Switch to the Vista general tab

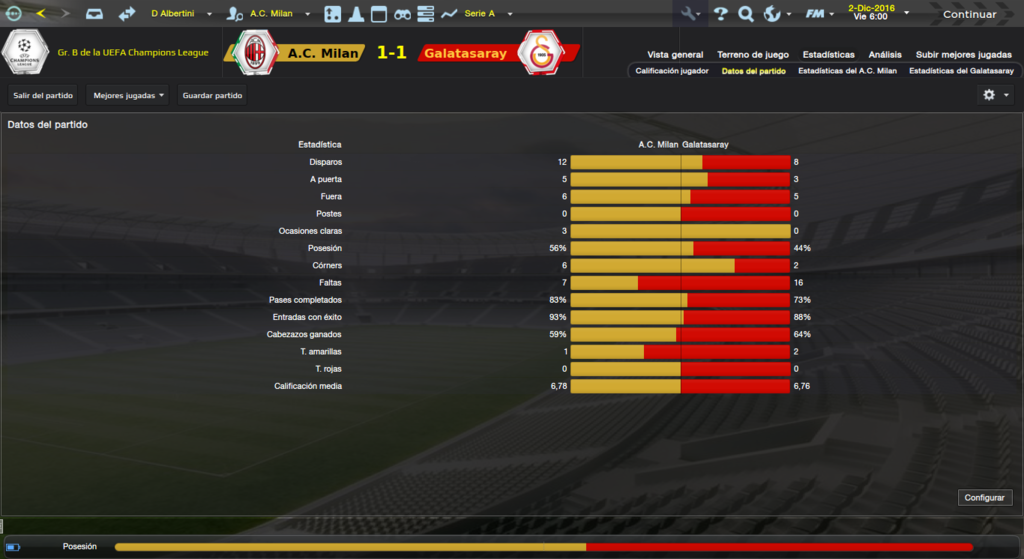(675, 55)
